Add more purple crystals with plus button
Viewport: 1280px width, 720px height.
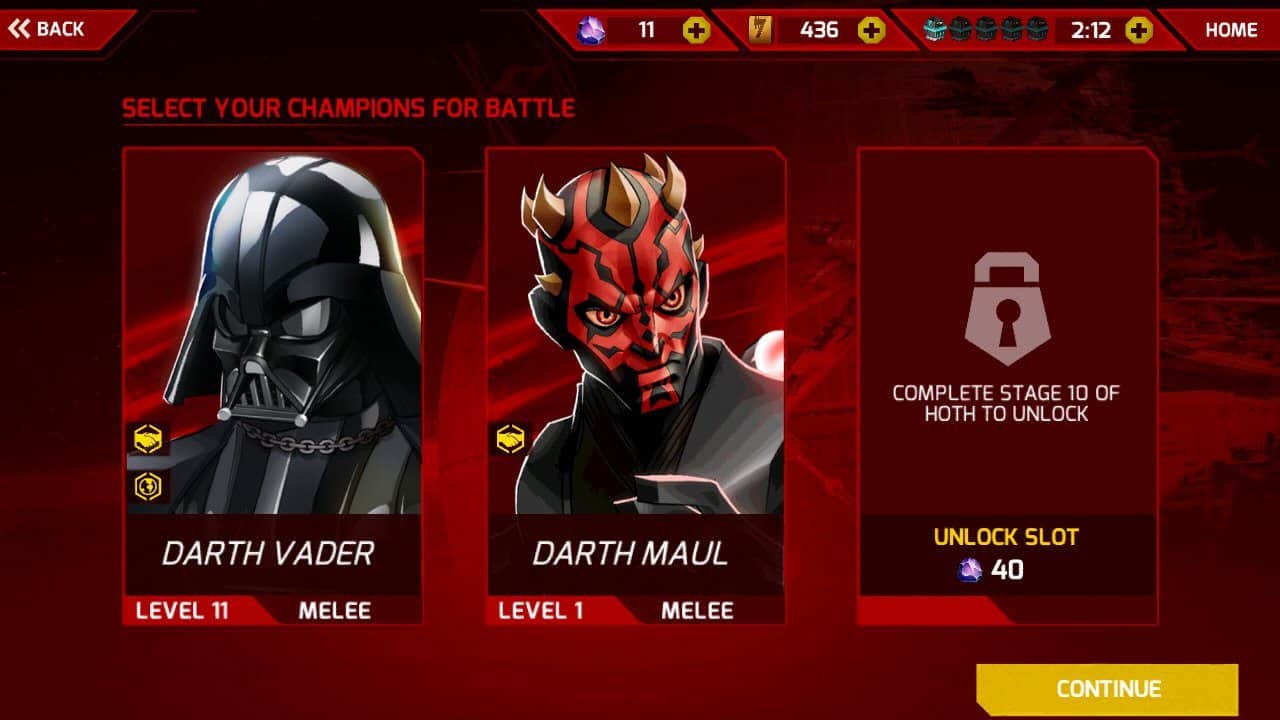pyautogui.click(x=697, y=30)
